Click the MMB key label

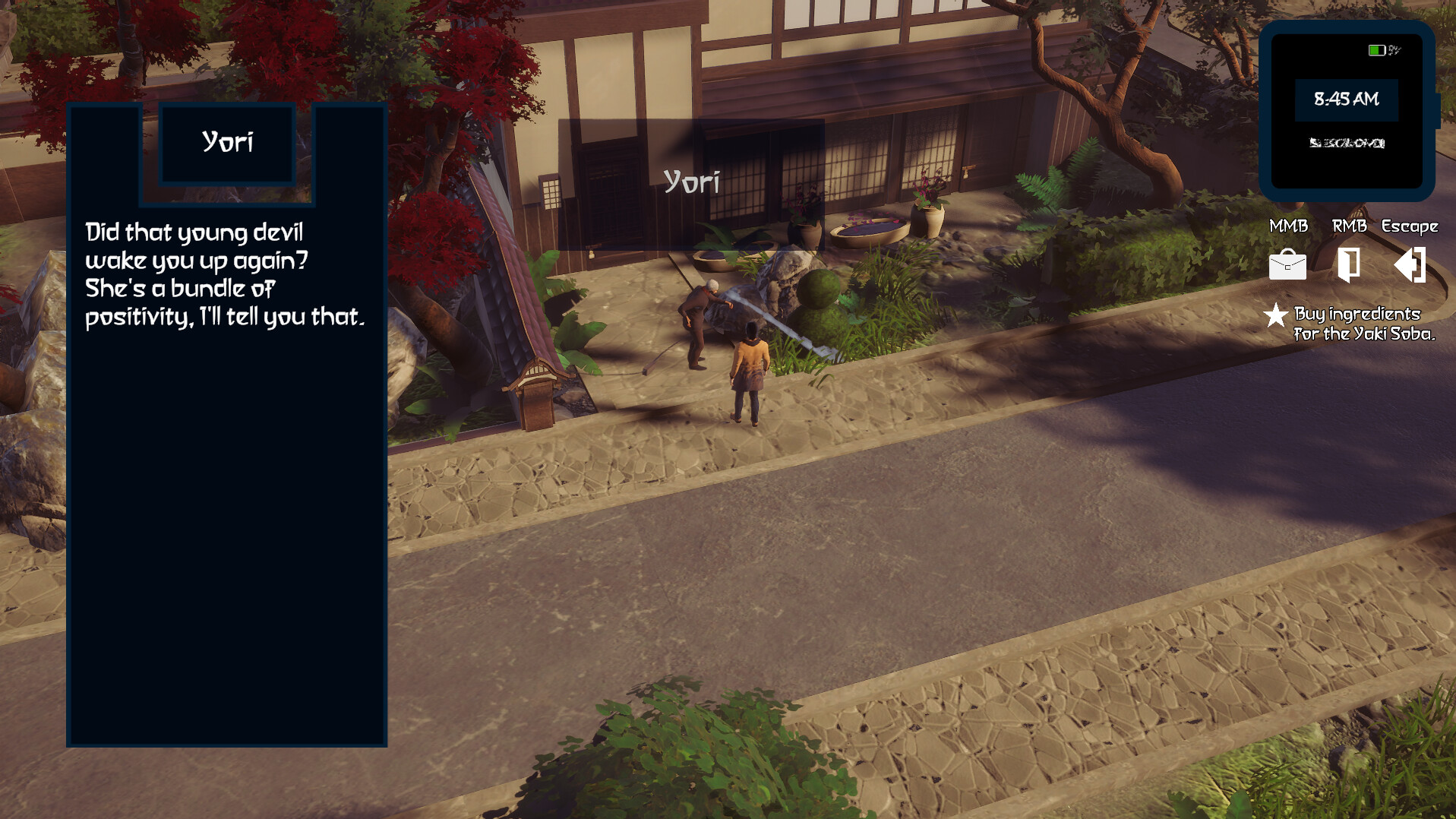[1287, 226]
